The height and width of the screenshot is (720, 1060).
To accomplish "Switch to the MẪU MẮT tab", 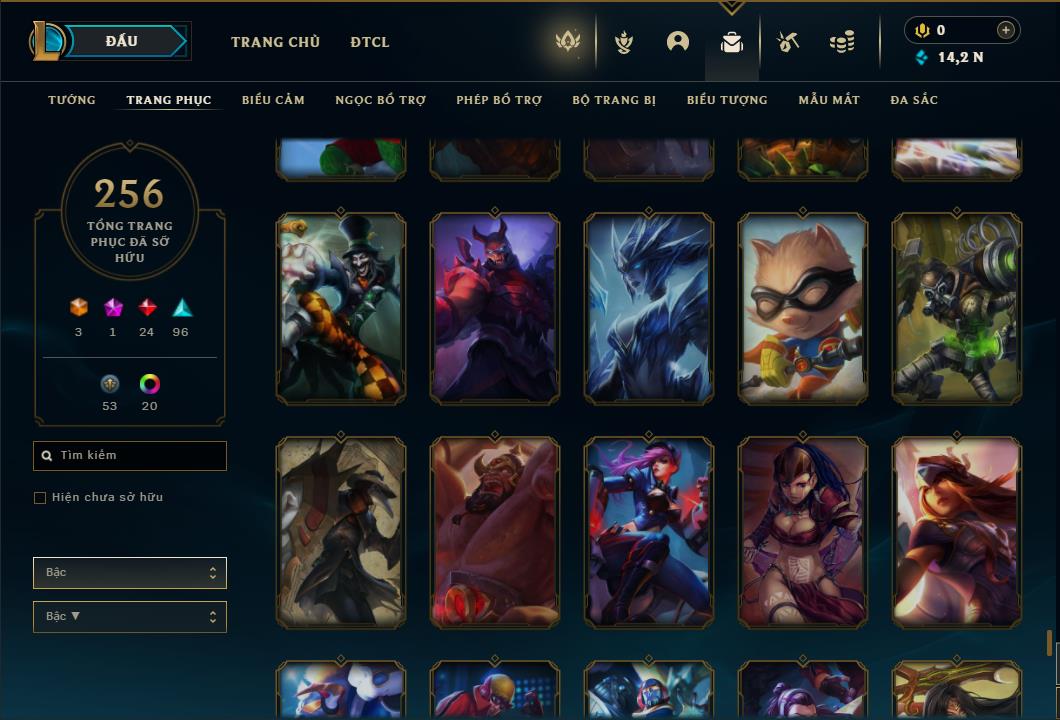I will (x=829, y=100).
